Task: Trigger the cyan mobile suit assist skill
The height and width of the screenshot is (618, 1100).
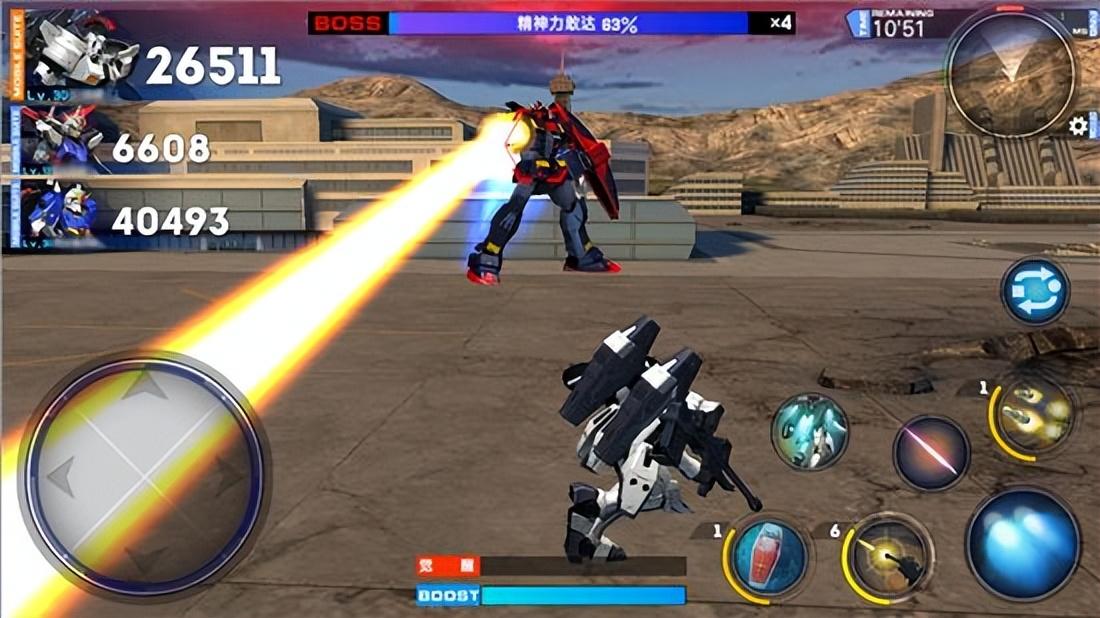Action: [810, 432]
